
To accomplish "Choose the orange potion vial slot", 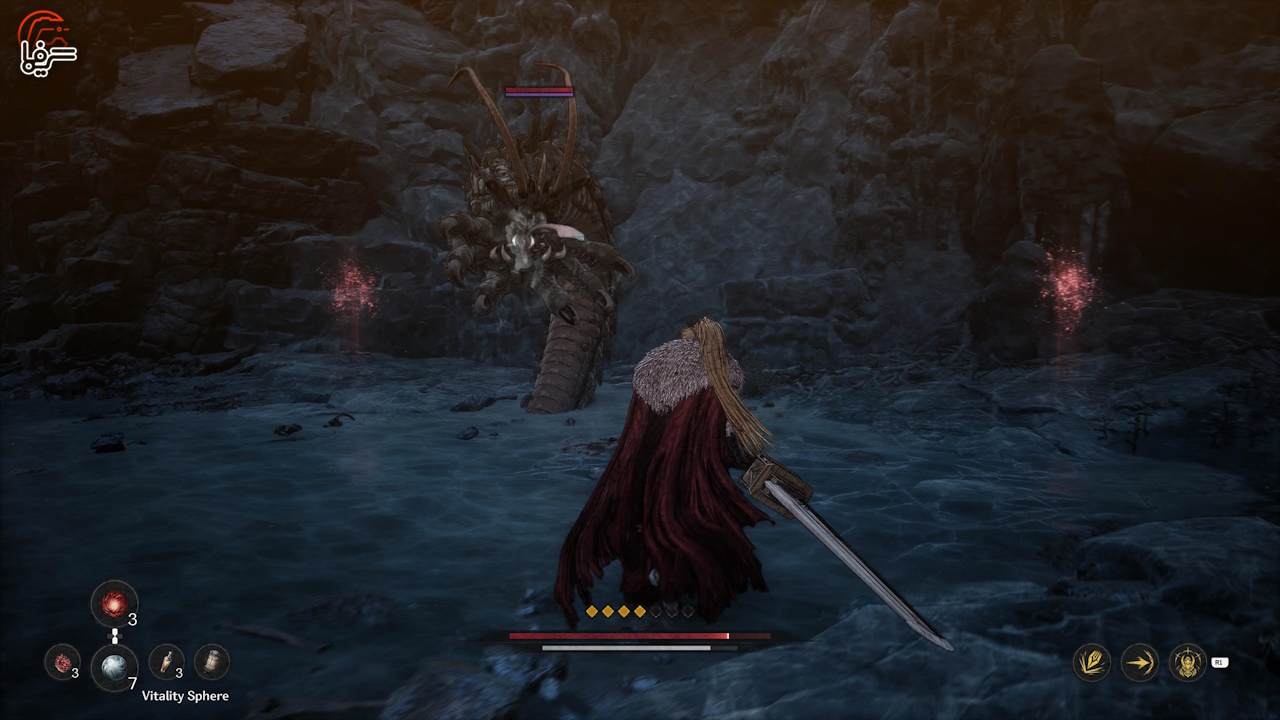I will pos(165,661).
